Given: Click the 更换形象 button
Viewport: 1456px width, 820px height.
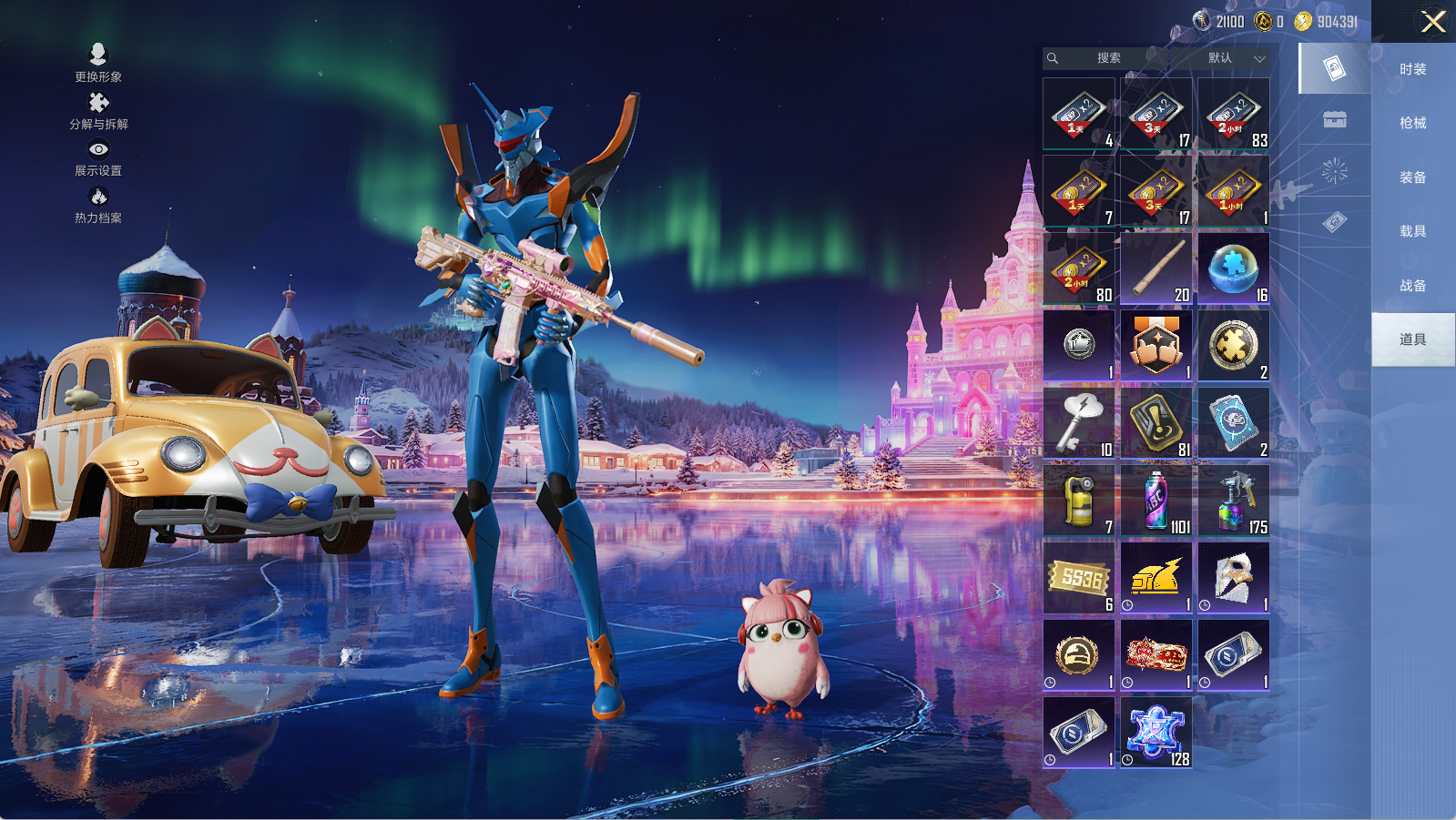Looking at the screenshot, I should pyautogui.click(x=98, y=62).
